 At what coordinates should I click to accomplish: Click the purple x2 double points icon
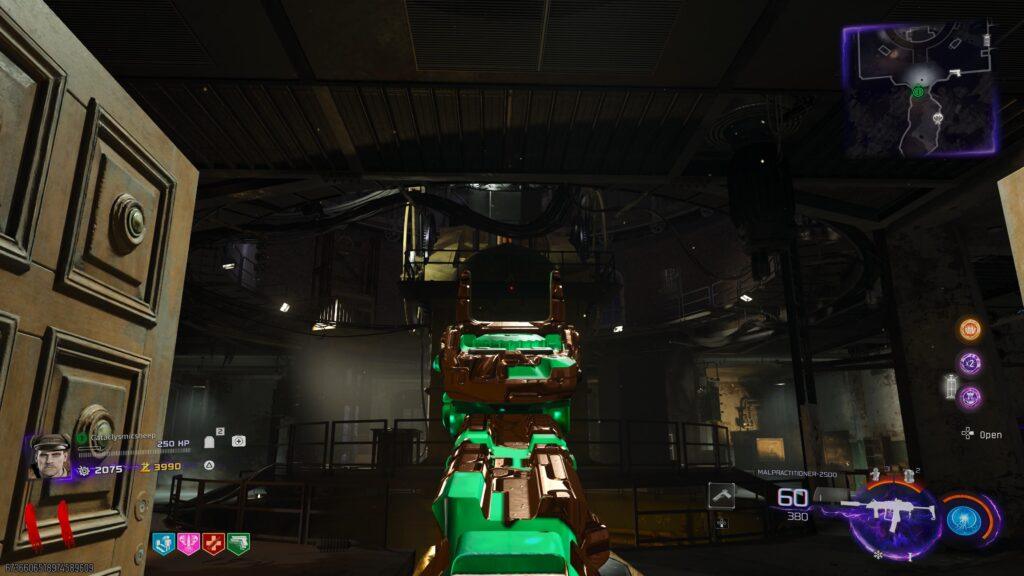tap(969, 363)
